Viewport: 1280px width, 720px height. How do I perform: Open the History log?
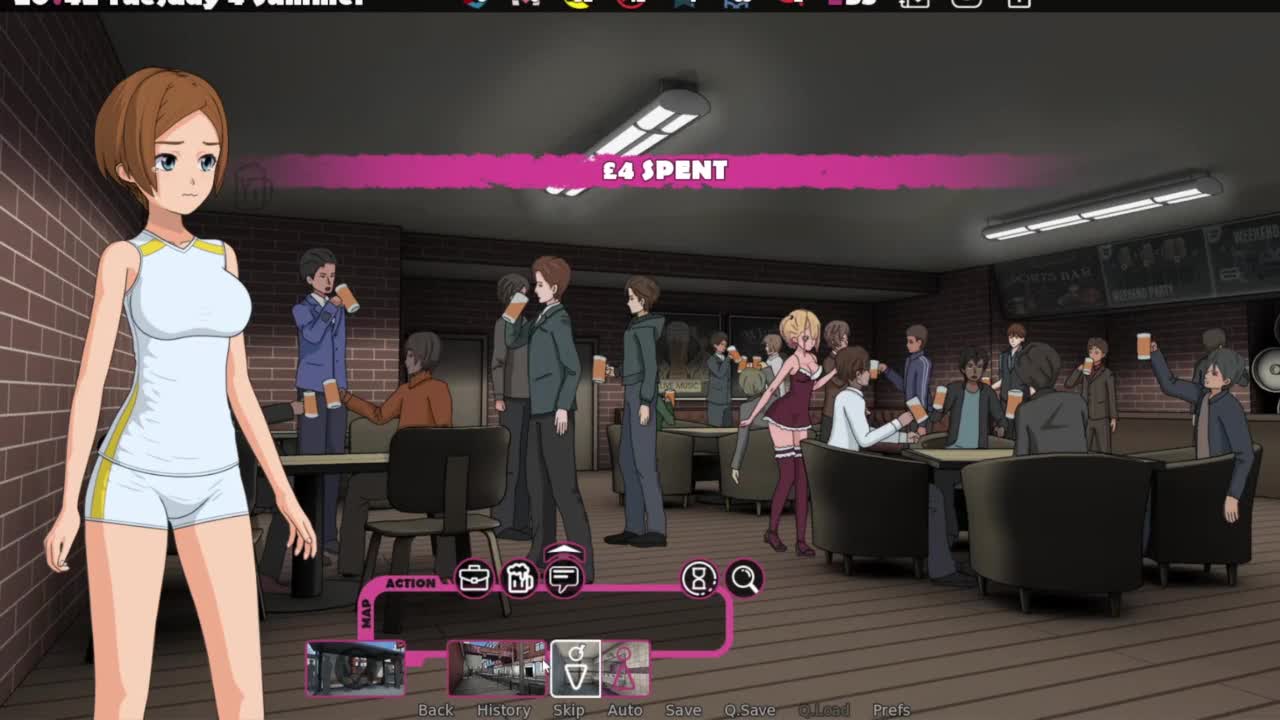[503, 710]
